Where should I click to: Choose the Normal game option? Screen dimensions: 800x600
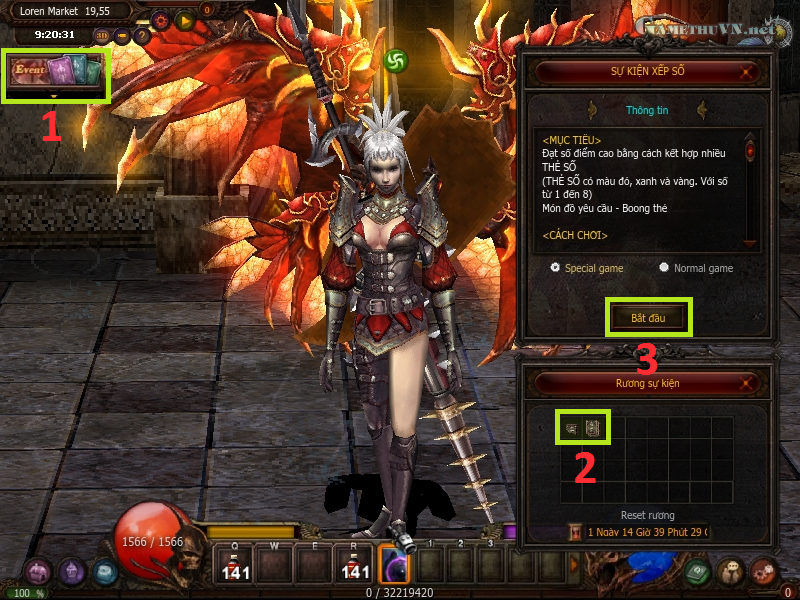664,268
